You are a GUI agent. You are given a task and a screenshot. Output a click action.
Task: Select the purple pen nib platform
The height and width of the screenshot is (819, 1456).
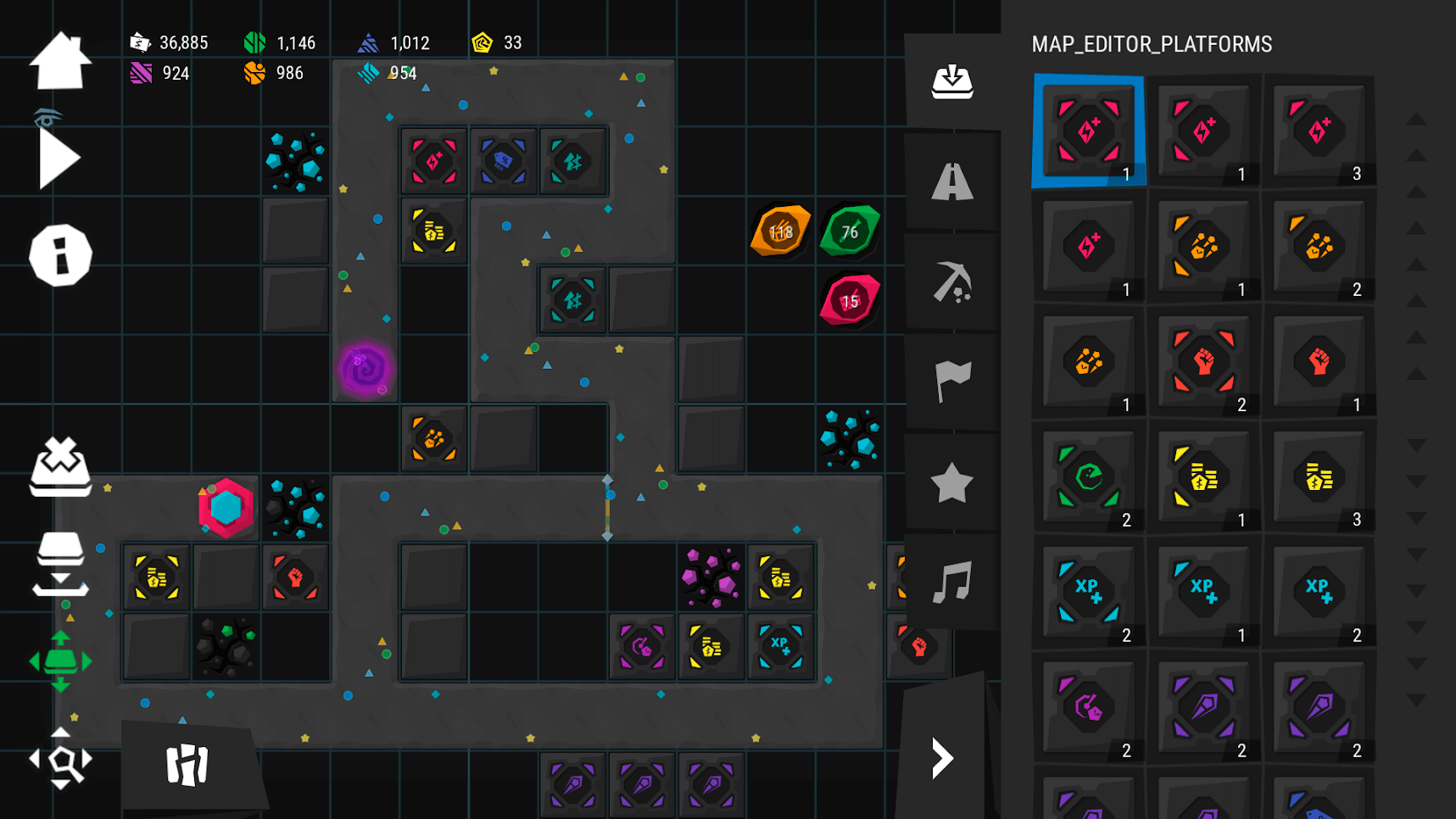(1203, 707)
